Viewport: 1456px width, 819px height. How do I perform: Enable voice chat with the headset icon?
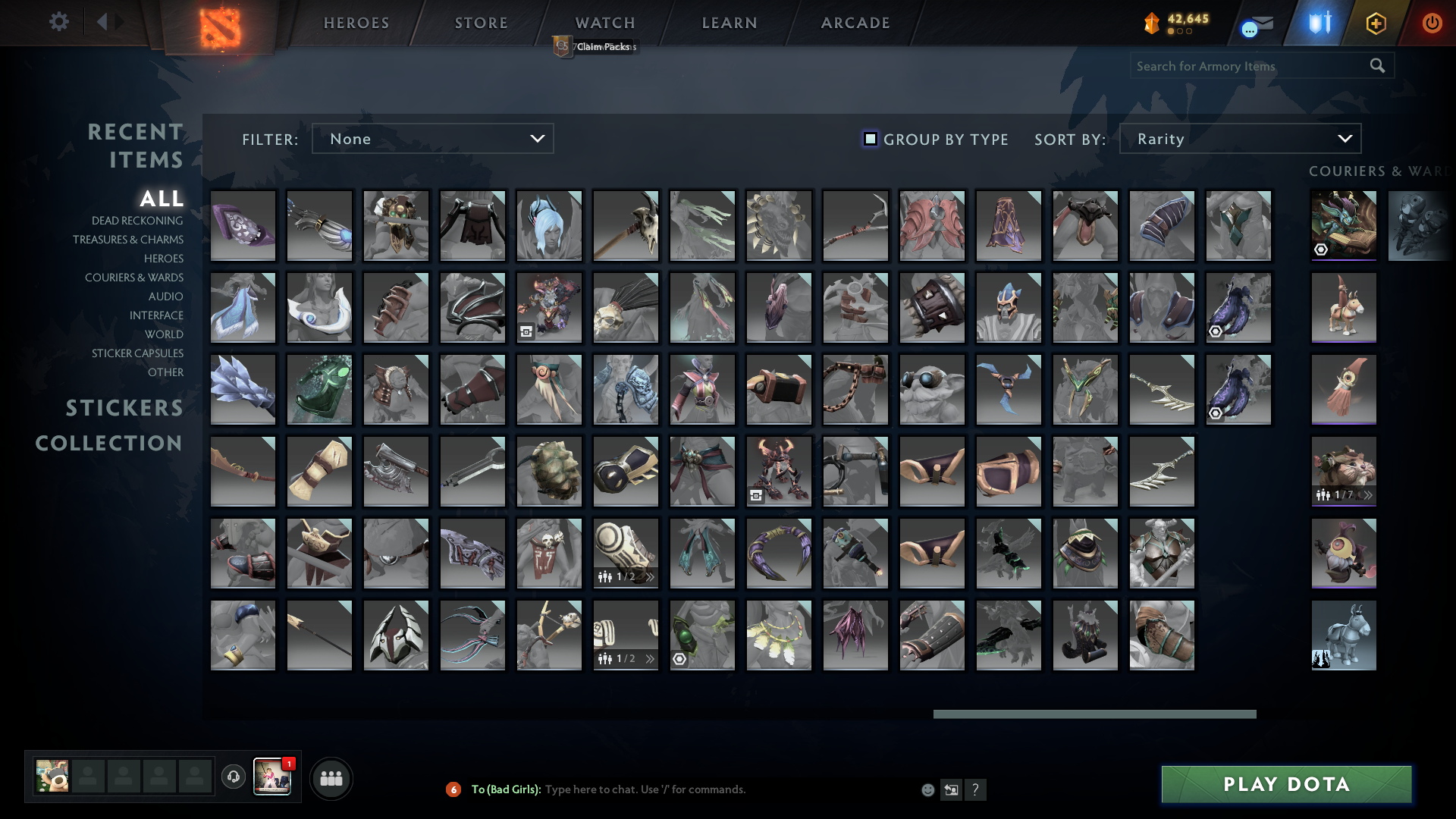pyautogui.click(x=233, y=777)
